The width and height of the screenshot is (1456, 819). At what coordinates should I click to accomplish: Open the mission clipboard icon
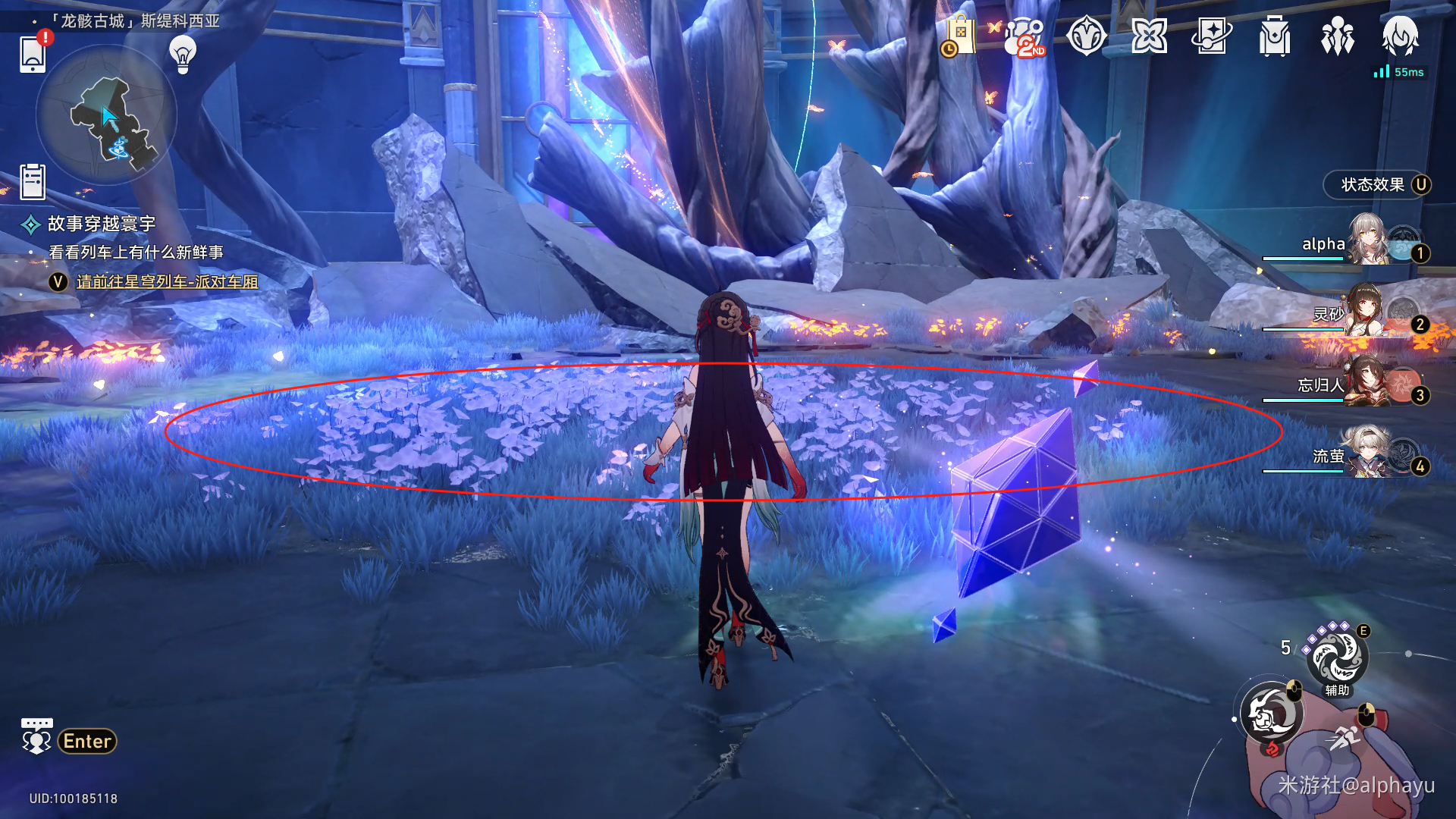pyautogui.click(x=33, y=182)
